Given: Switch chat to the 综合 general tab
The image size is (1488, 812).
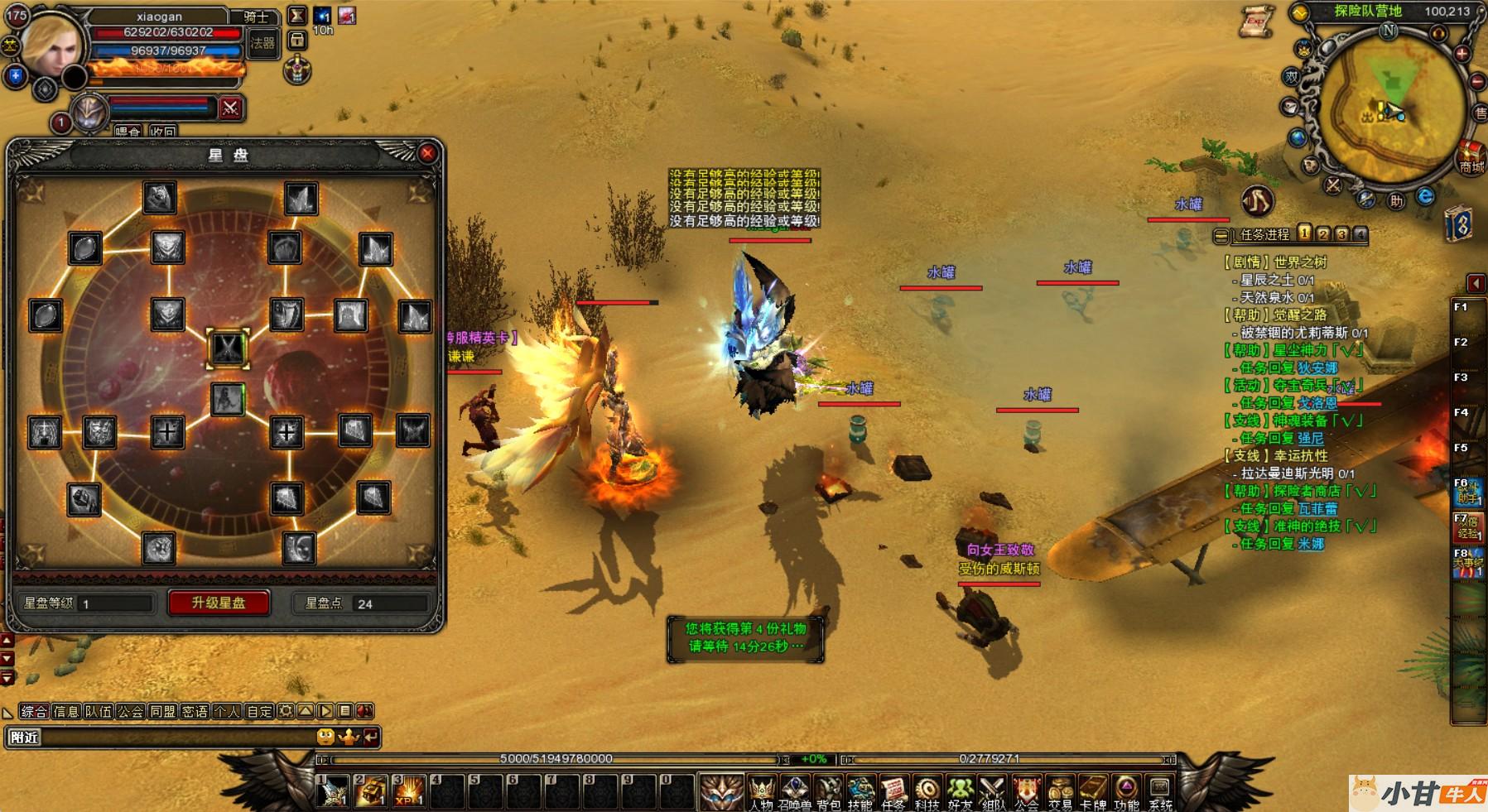Looking at the screenshot, I should (x=34, y=711).
